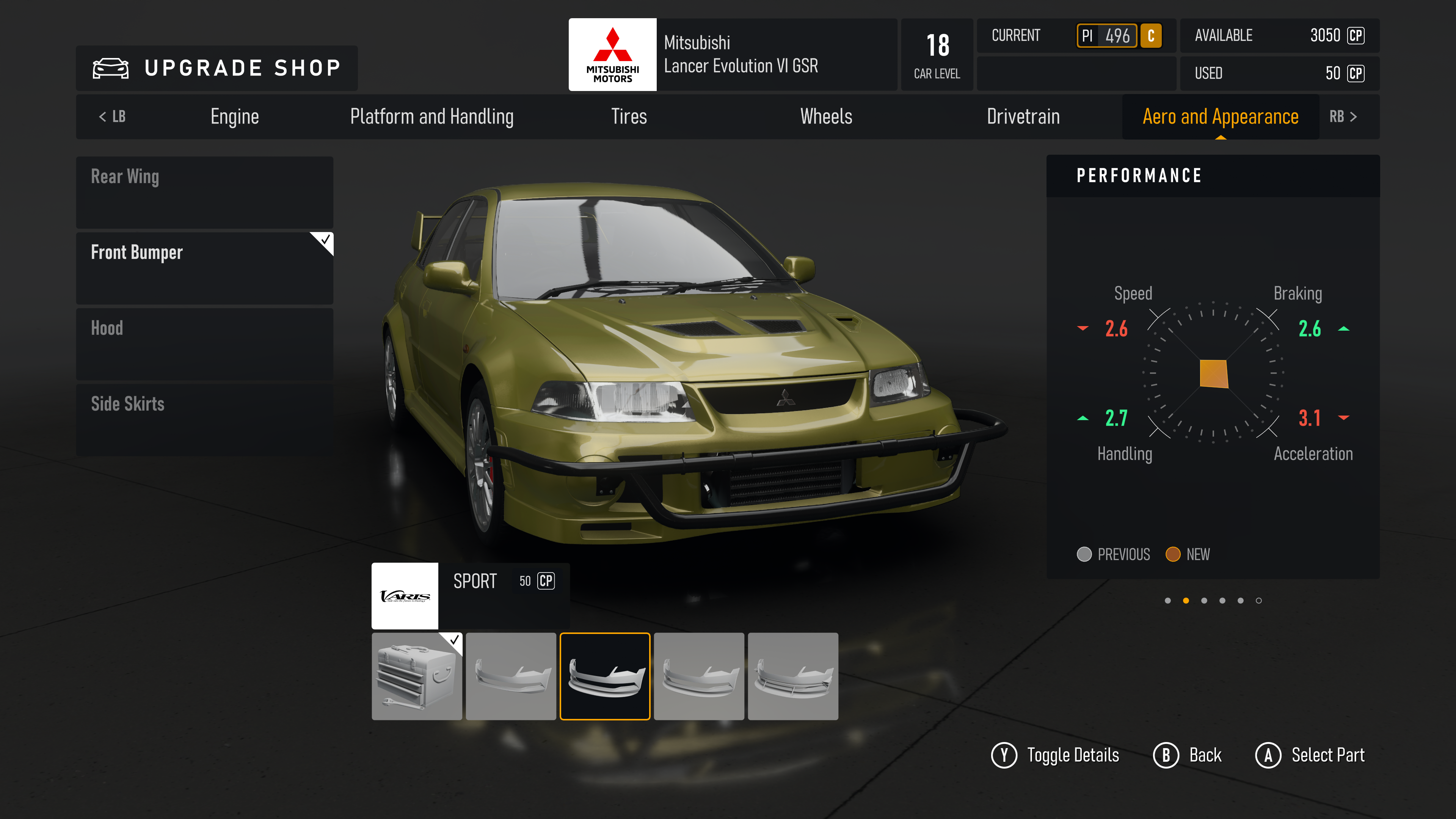Click the Aero and Appearance tab
This screenshot has width=1456, height=819.
pos(1220,116)
